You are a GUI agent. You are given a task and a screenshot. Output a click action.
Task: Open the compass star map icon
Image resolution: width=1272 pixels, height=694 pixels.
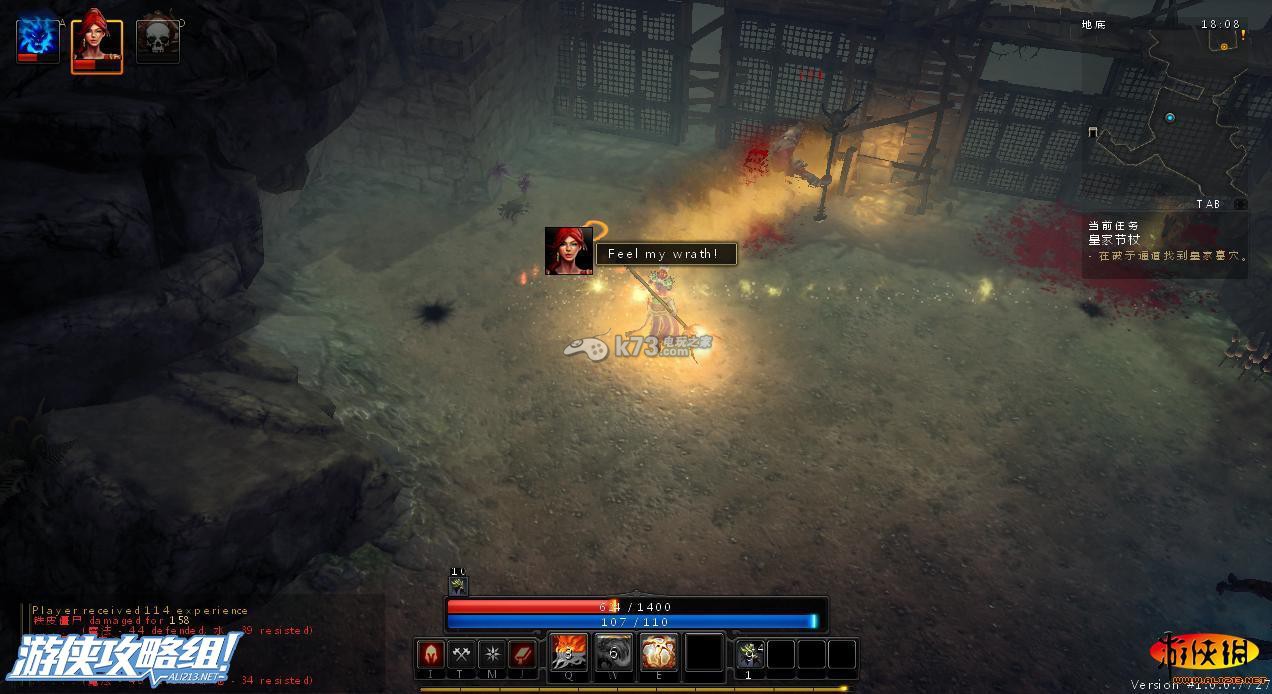pyautogui.click(x=492, y=655)
